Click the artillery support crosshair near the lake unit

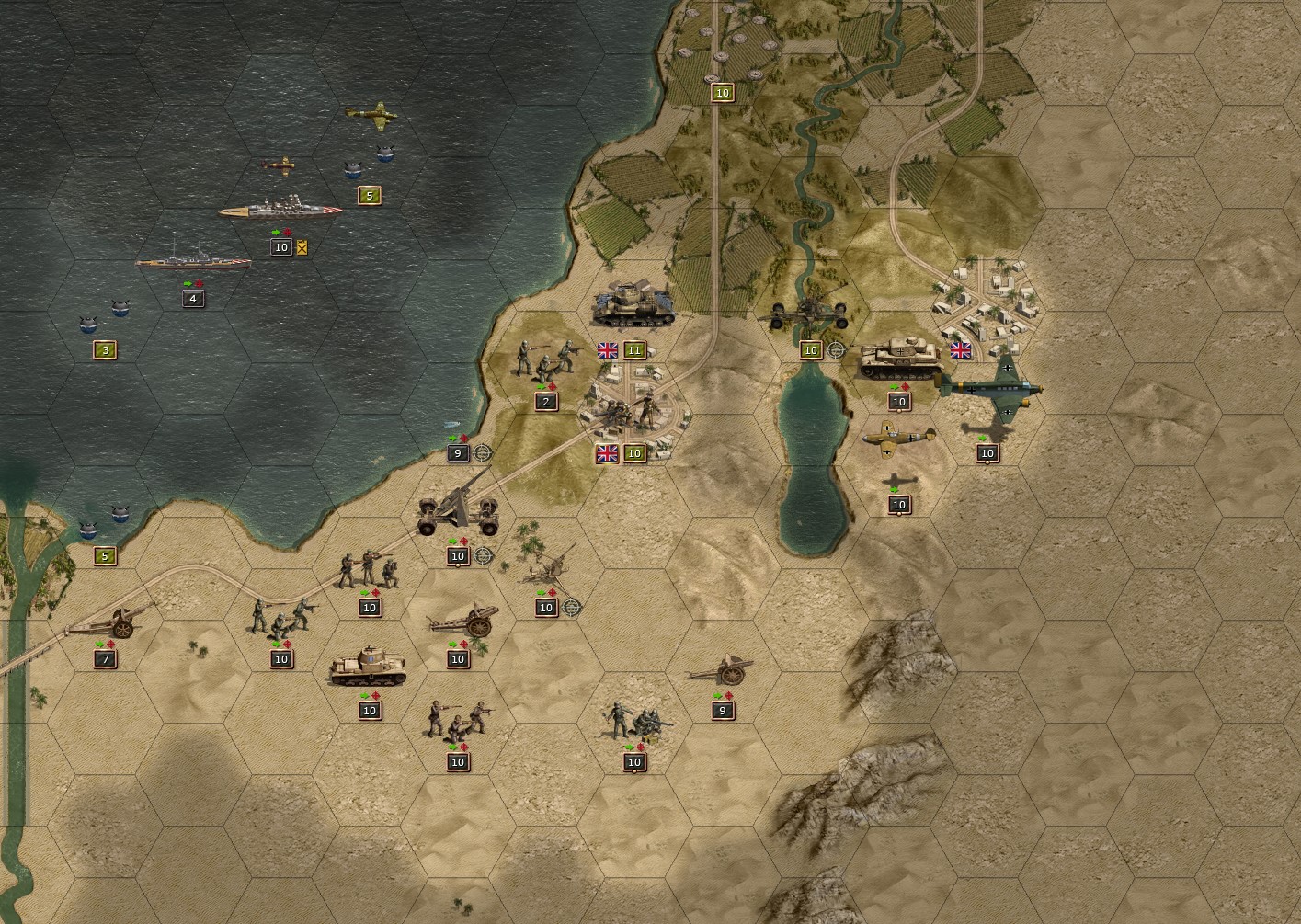tap(835, 350)
